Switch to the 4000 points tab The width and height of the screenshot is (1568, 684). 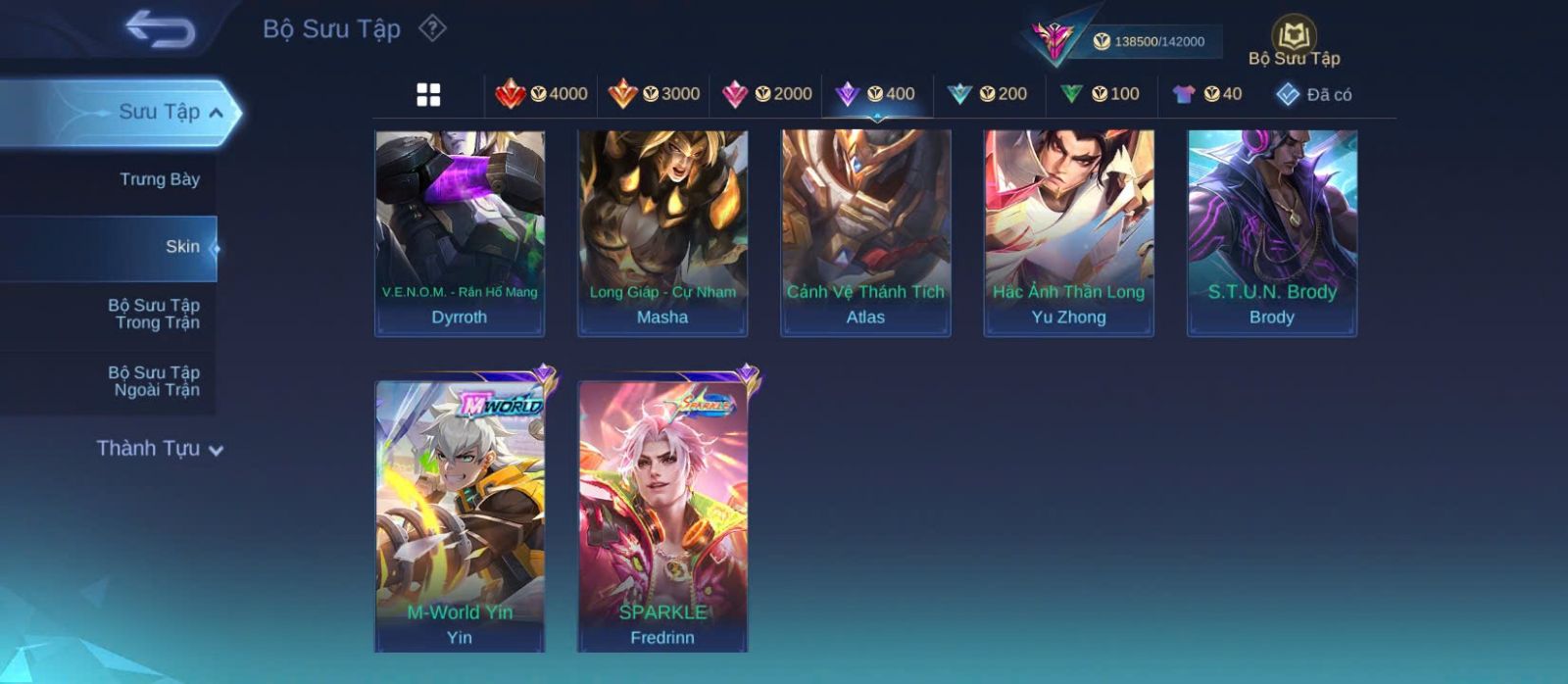tap(542, 94)
